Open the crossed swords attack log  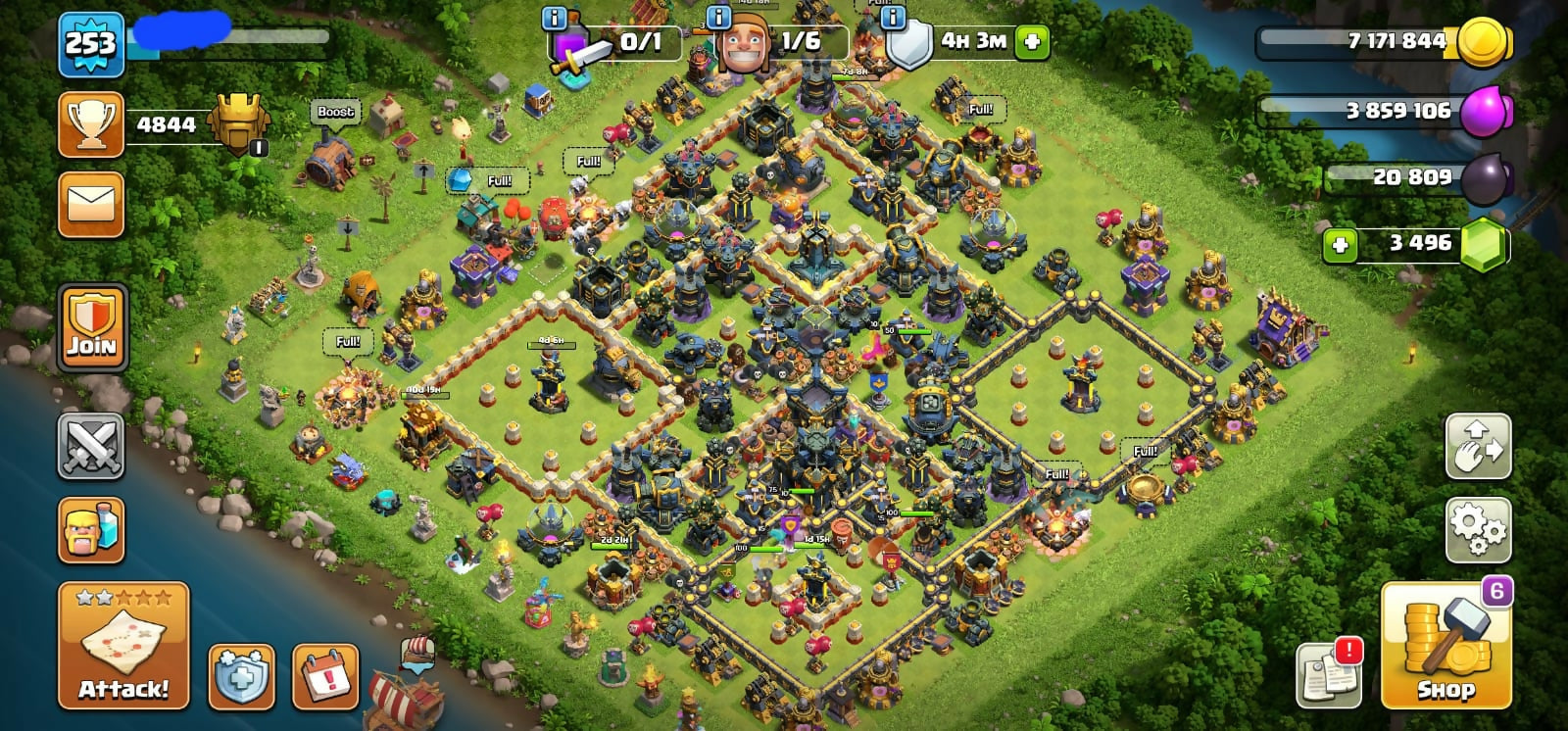91,447
